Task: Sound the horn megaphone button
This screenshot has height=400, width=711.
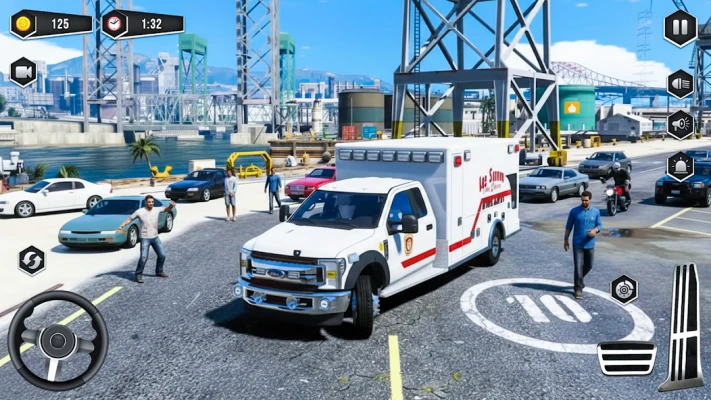Action: (x=681, y=125)
